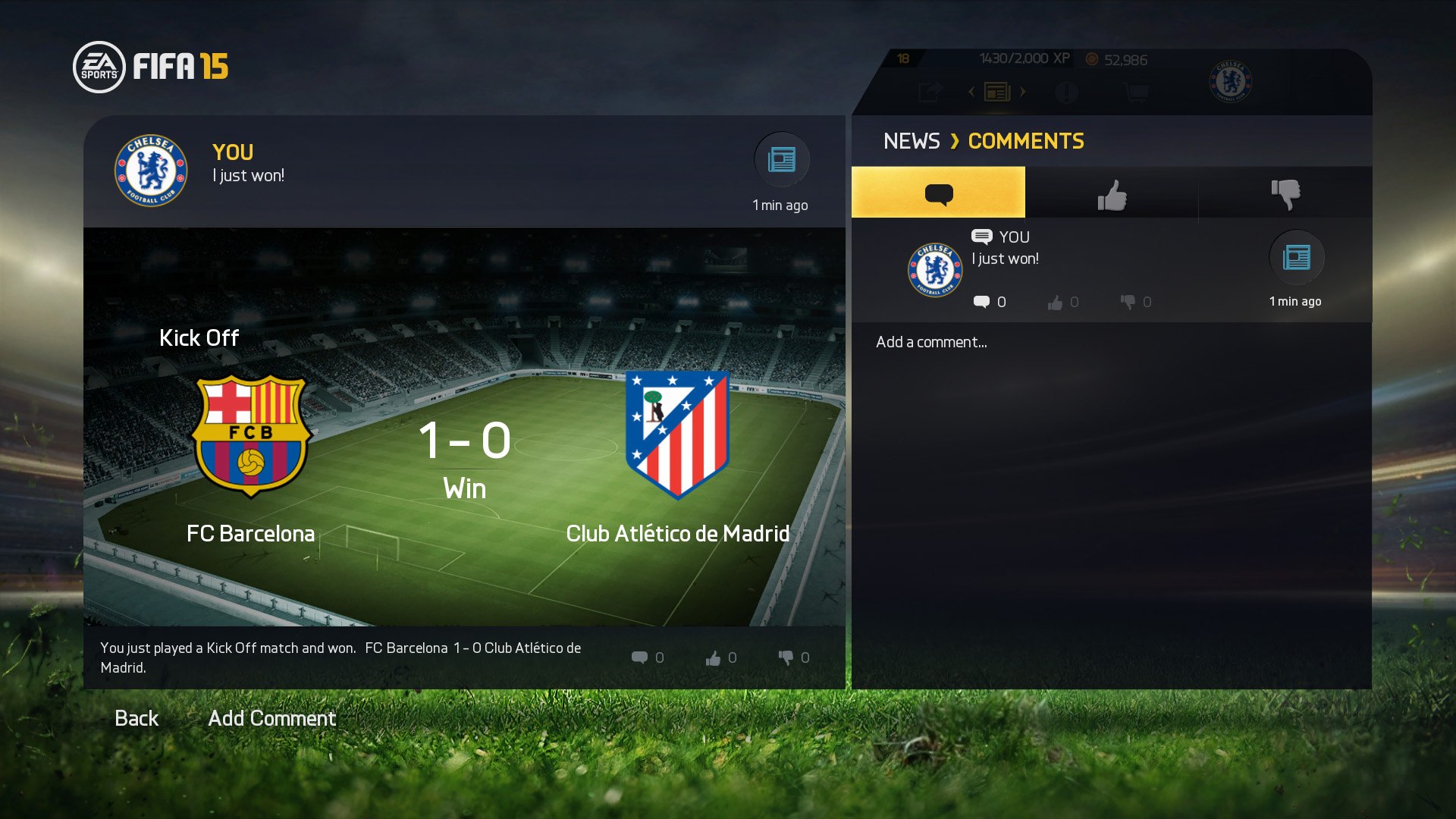Click the left chevron beside the news icon

point(971,91)
